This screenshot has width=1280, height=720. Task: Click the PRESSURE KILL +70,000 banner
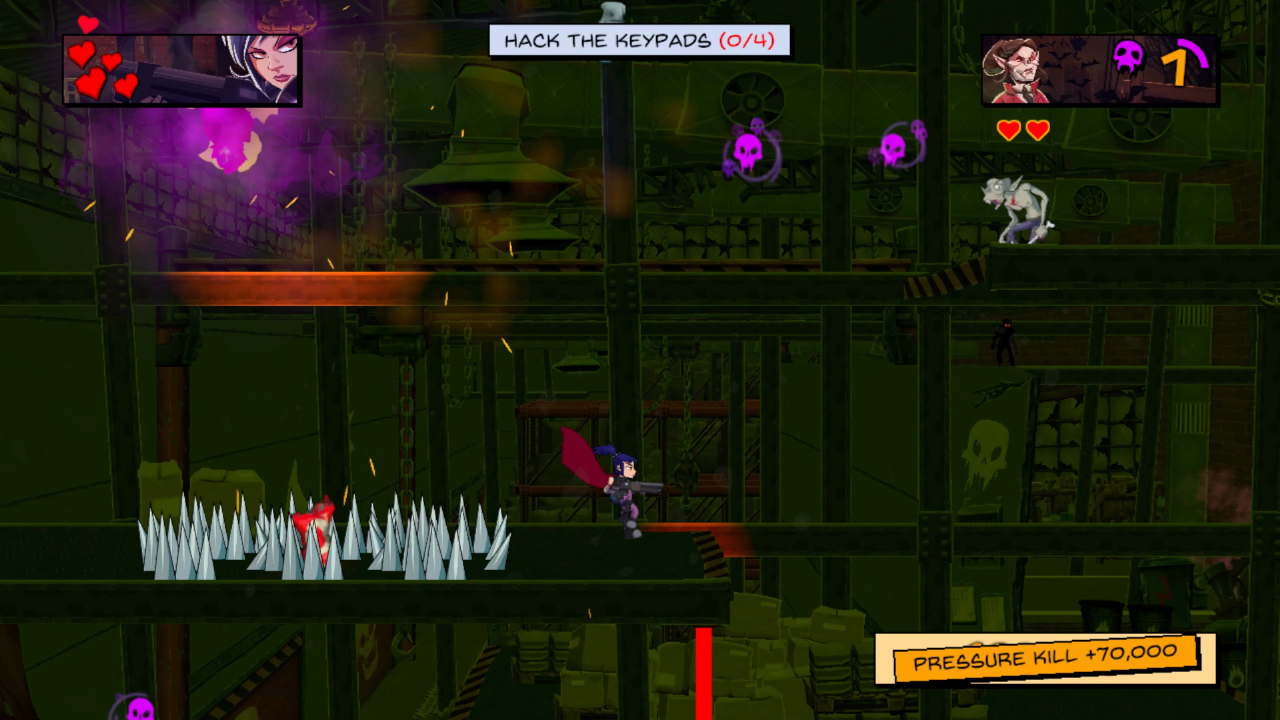point(1037,658)
